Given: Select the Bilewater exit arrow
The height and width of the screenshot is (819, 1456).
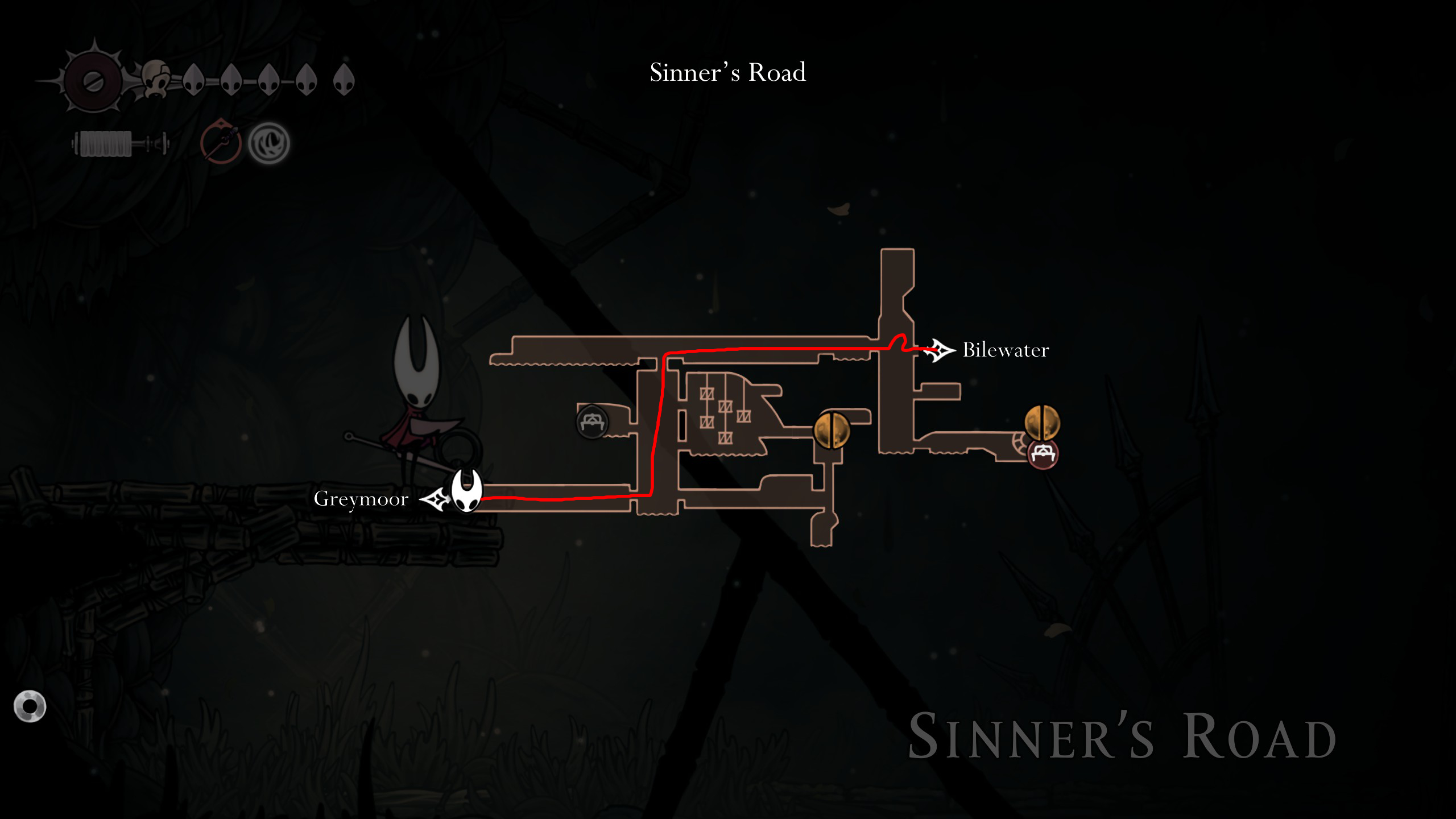Looking at the screenshot, I should pos(939,350).
